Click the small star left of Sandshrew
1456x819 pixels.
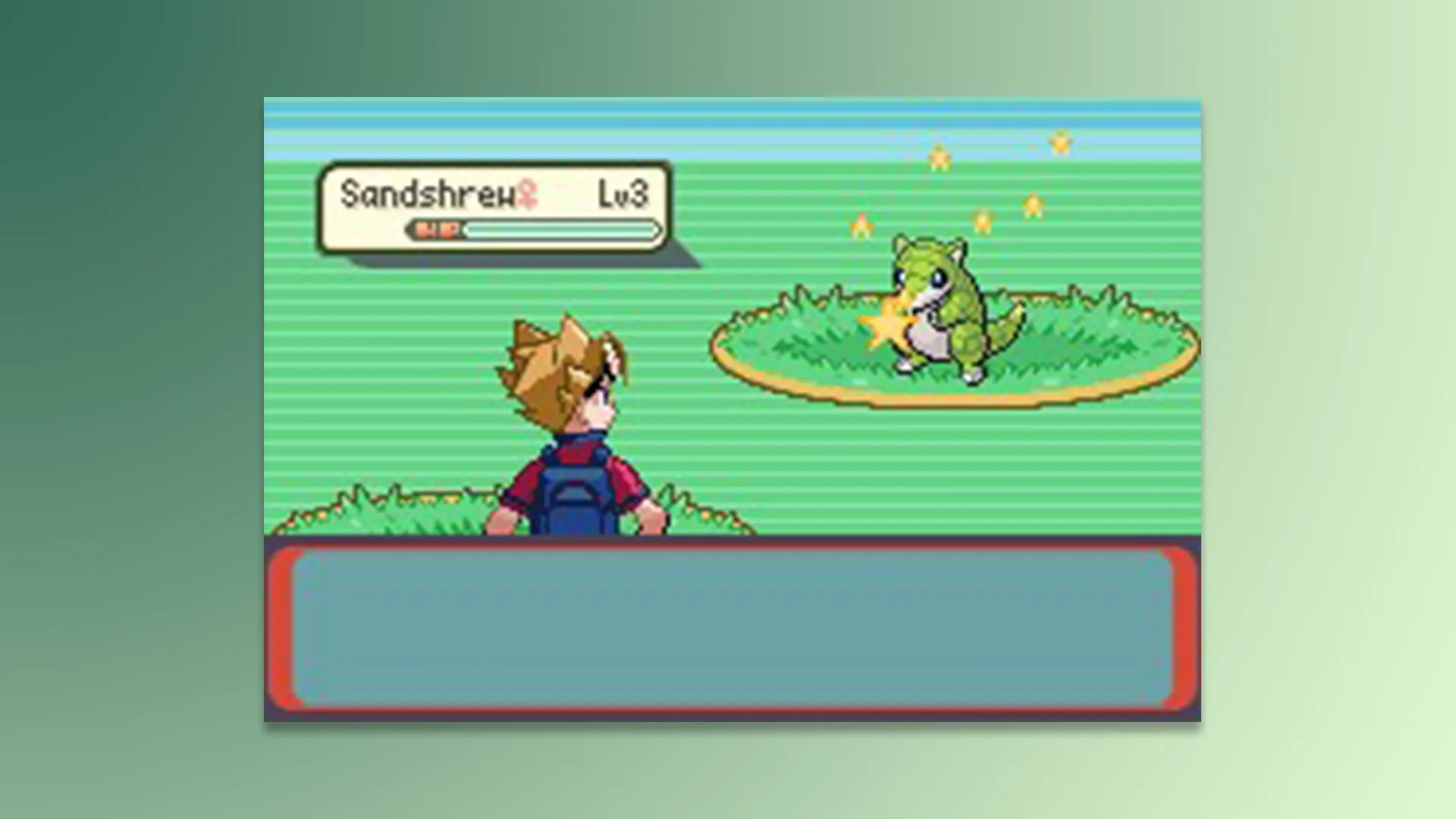(x=861, y=225)
